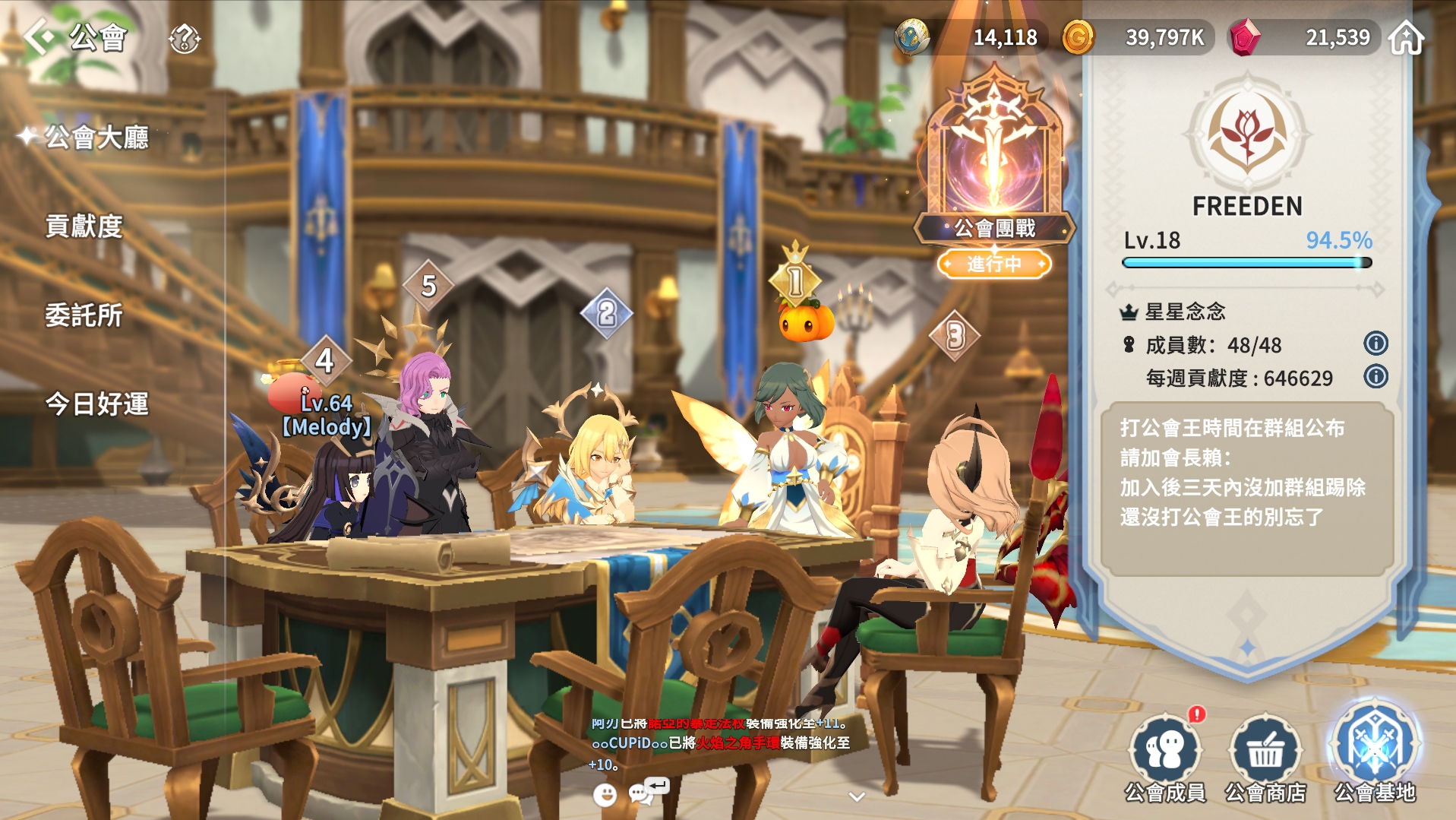This screenshot has height=820, width=1456.
Task: Show weekly contribution info
Action: click(1375, 377)
